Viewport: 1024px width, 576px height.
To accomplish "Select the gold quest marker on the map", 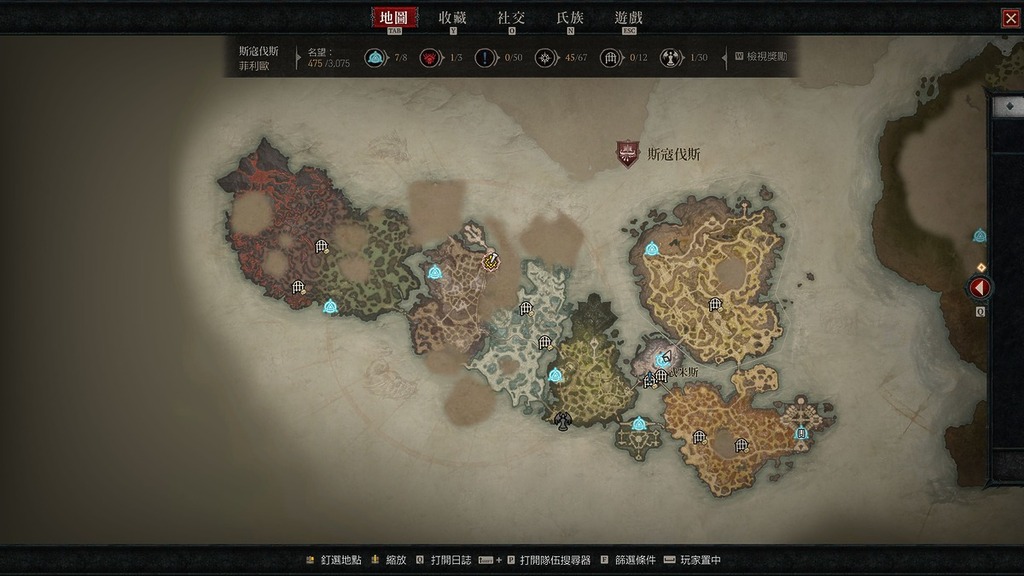I will [490, 261].
